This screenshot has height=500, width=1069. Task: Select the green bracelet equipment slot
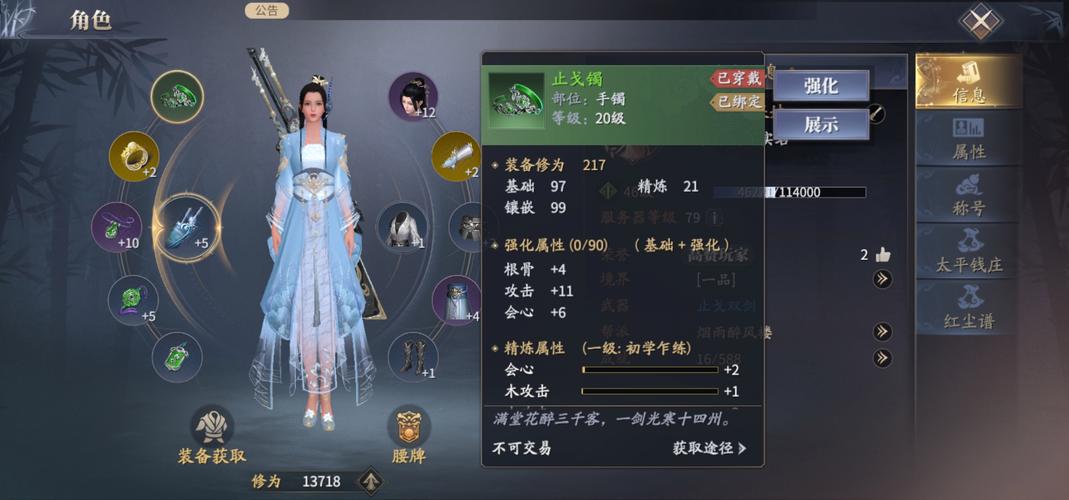tap(177, 96)
